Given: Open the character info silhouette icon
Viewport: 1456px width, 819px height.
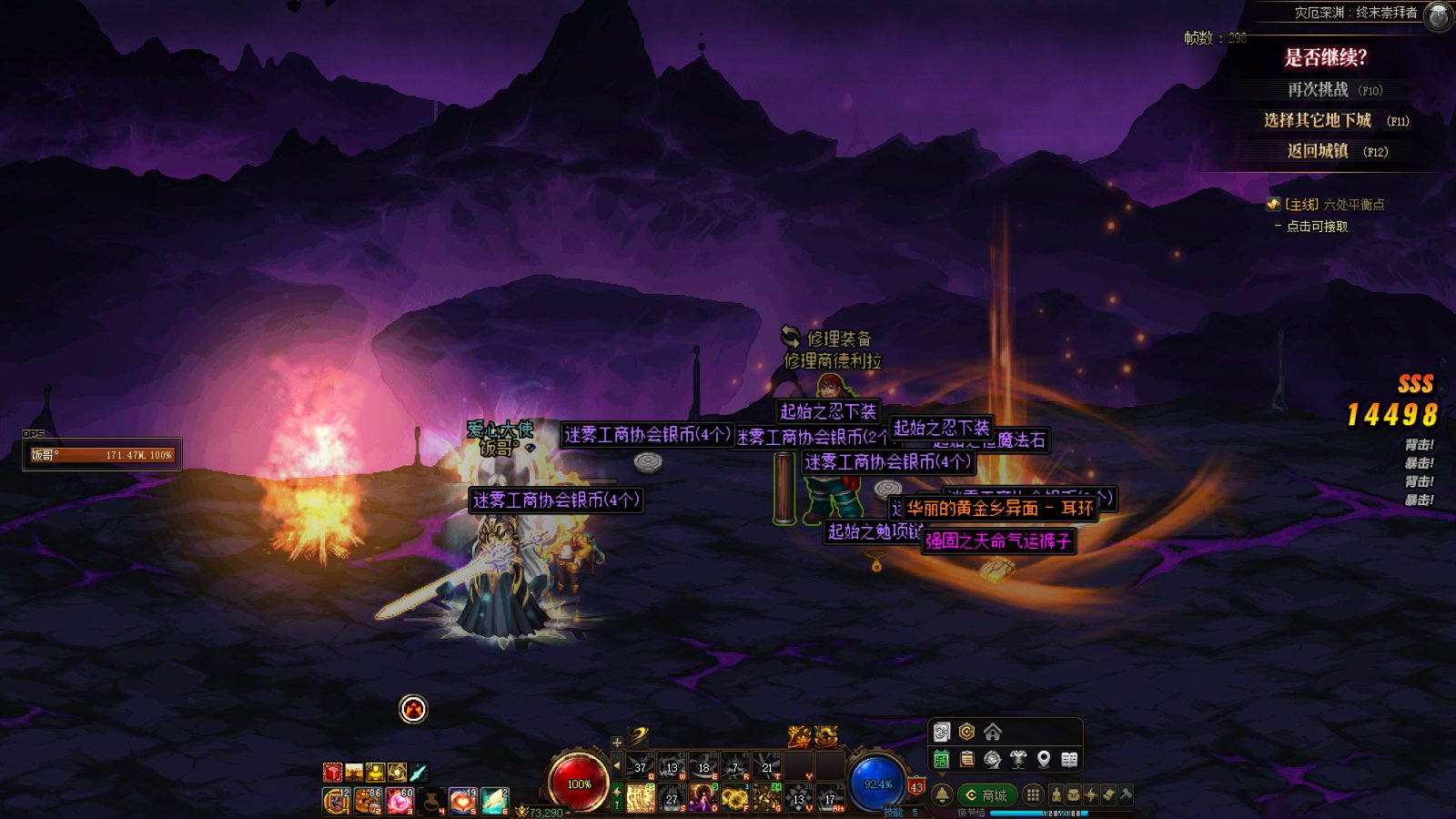Looking at the screenshot, I should coord(1057,794).
